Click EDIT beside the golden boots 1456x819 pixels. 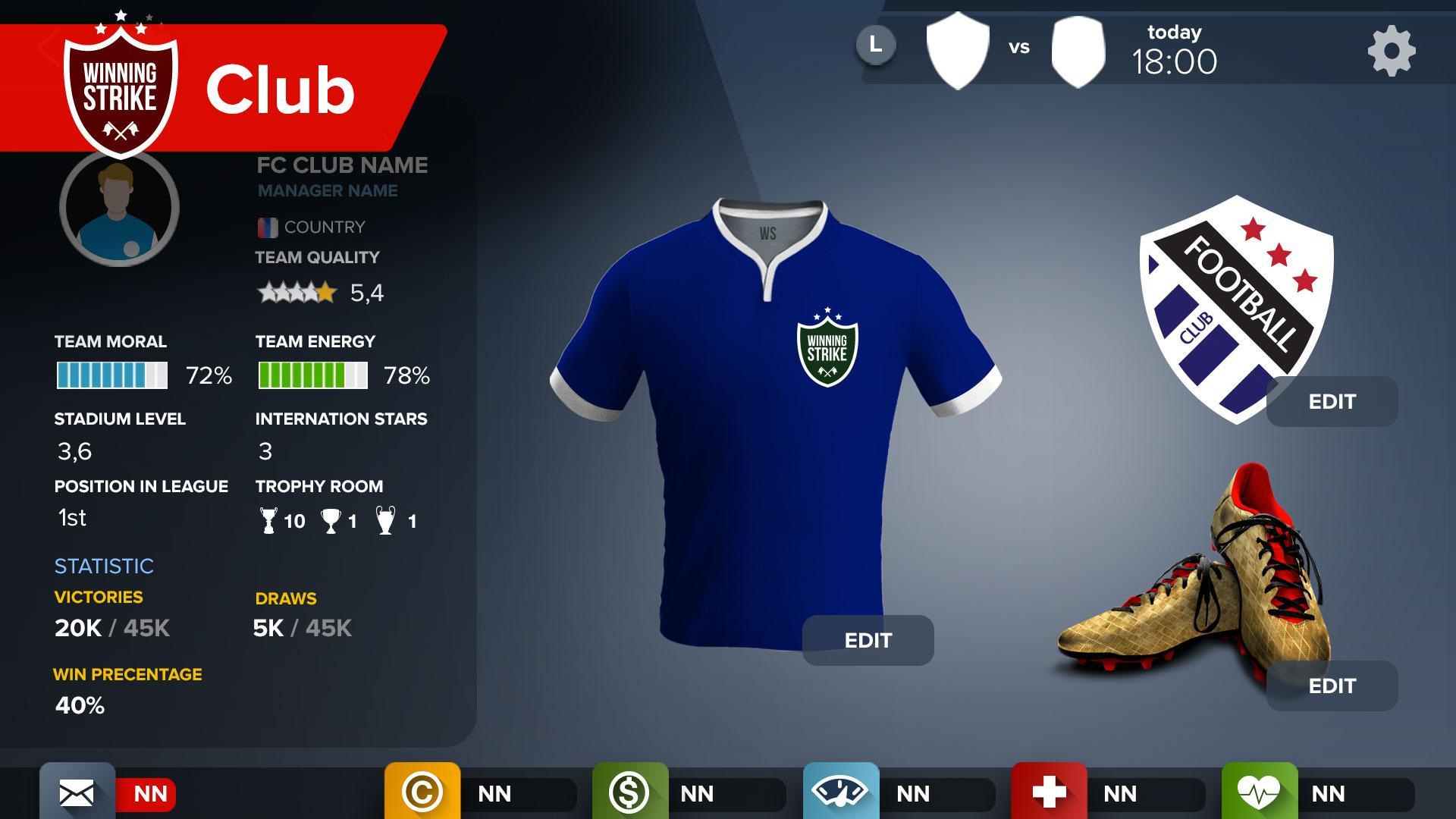(1332, 686)
